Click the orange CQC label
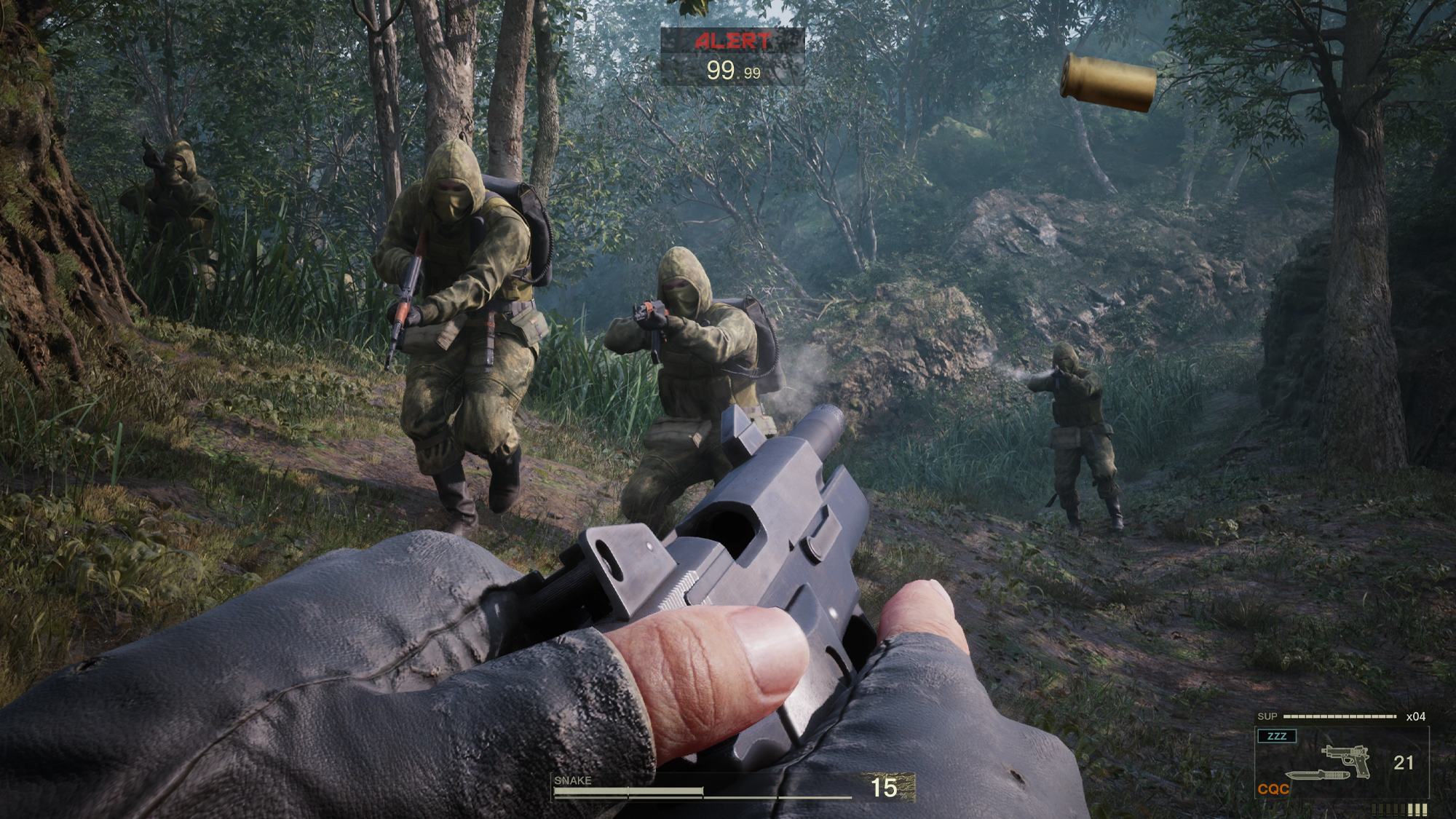This screenshot has width=1456, height=819. pos(1273,789)
